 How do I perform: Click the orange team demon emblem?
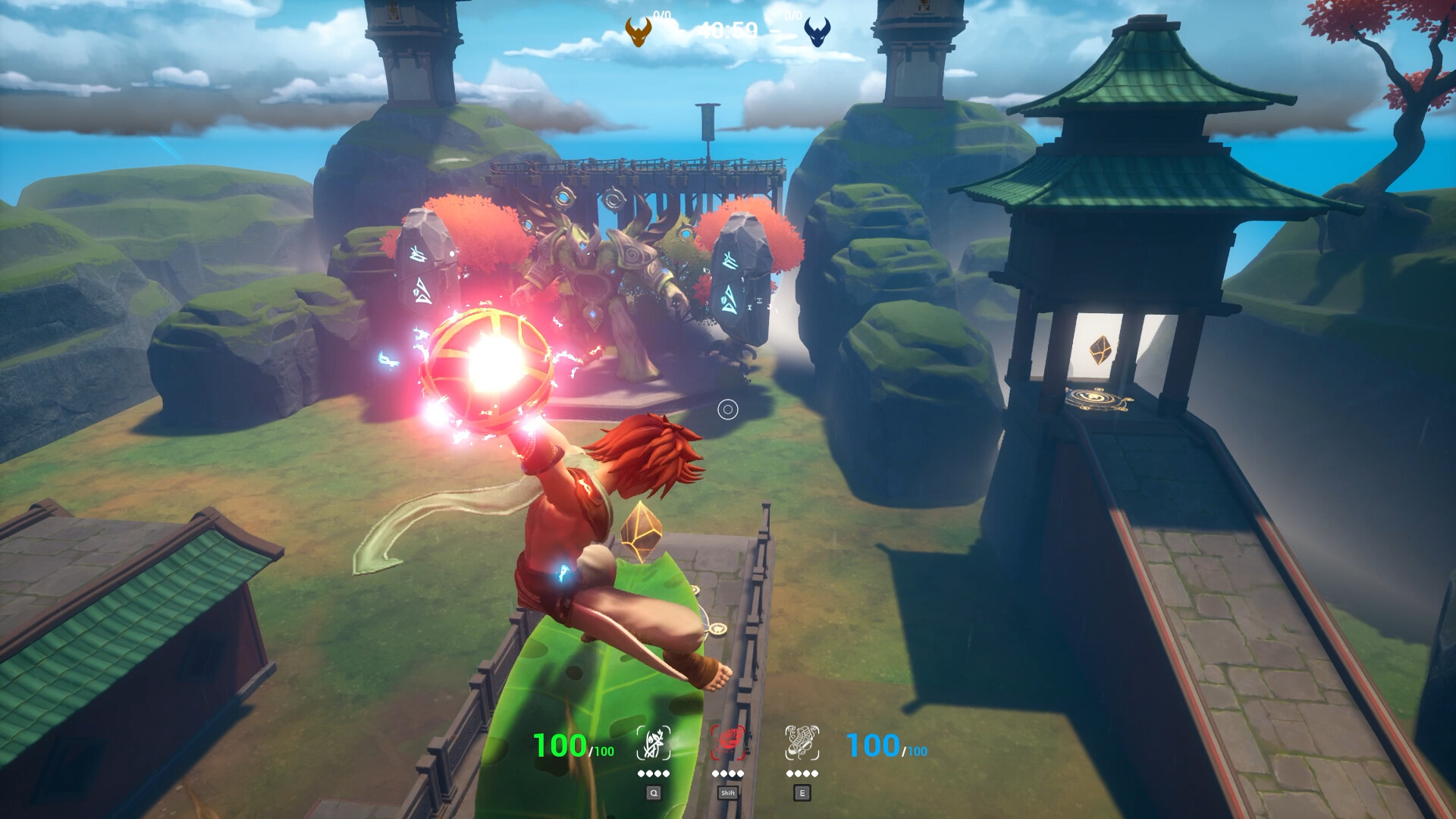[637, 32]
